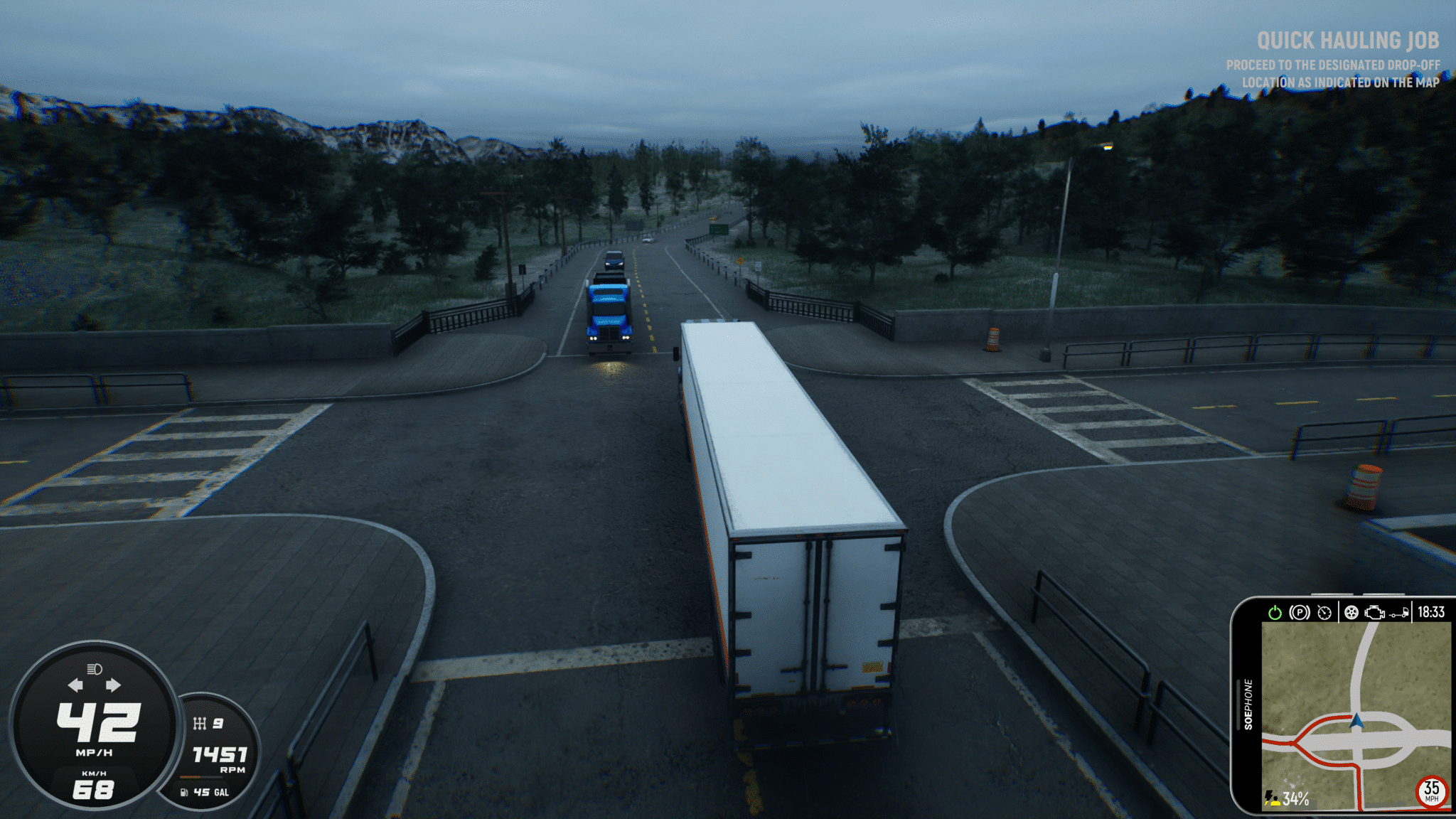Click the fuel pump icon
1456x819 pixels.
click(x=184, y=792)
